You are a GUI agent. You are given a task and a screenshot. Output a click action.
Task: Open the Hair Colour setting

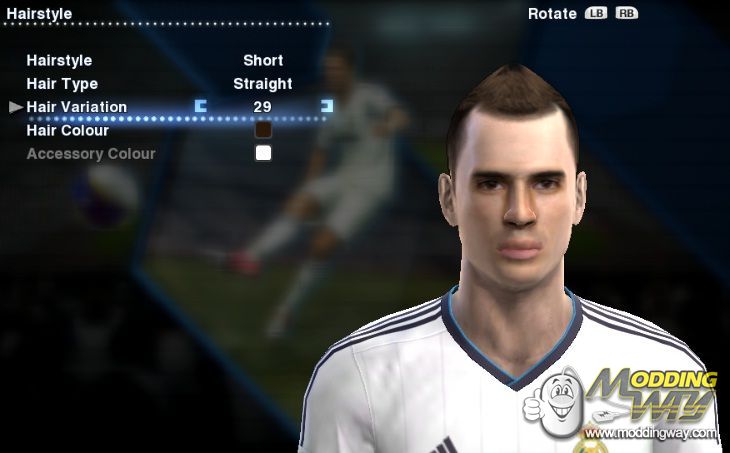[x=67, y=130]
